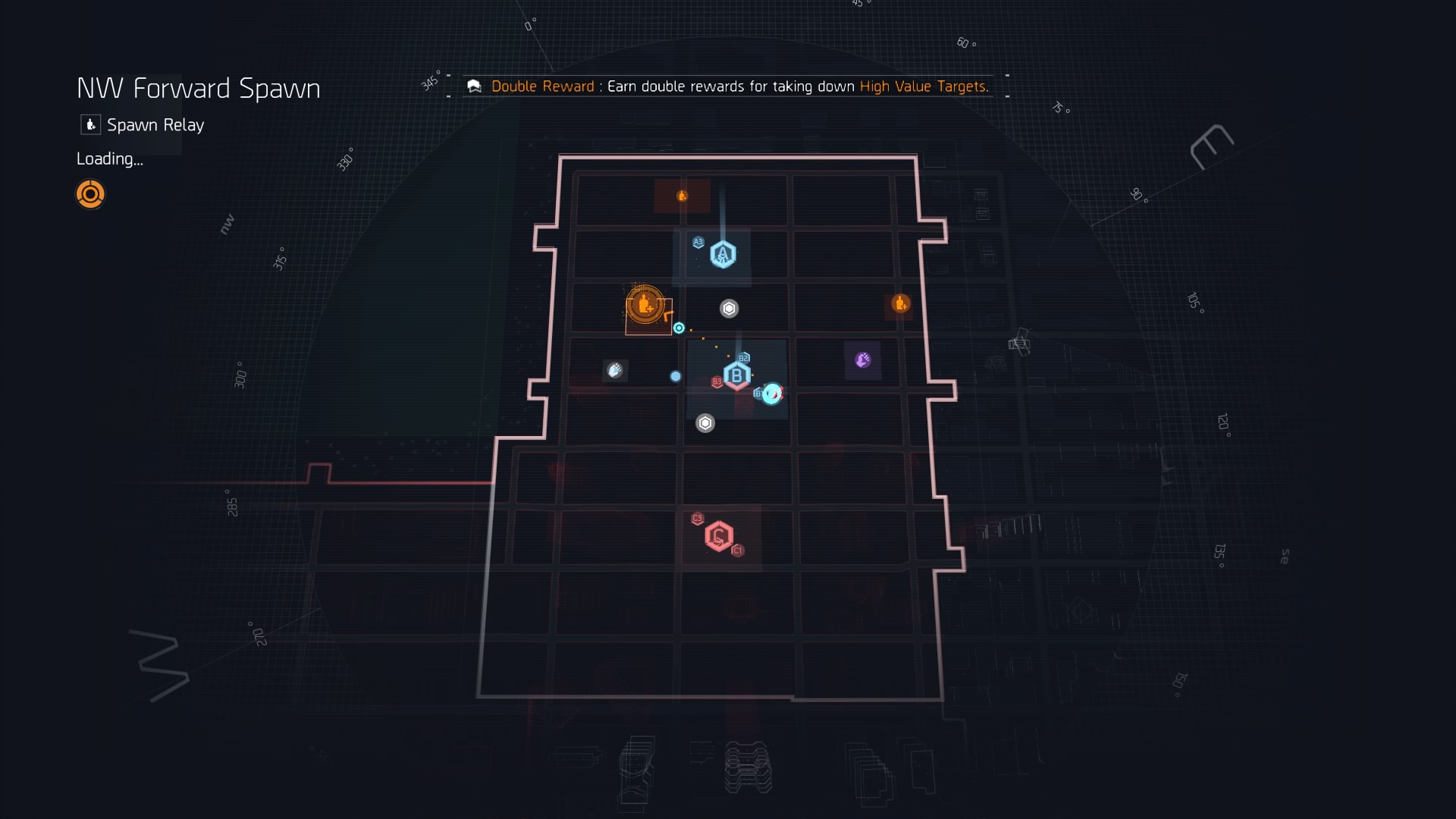Pick the eastern orange spawn relay marker
Screen dimensions: 1456x819
900,303
